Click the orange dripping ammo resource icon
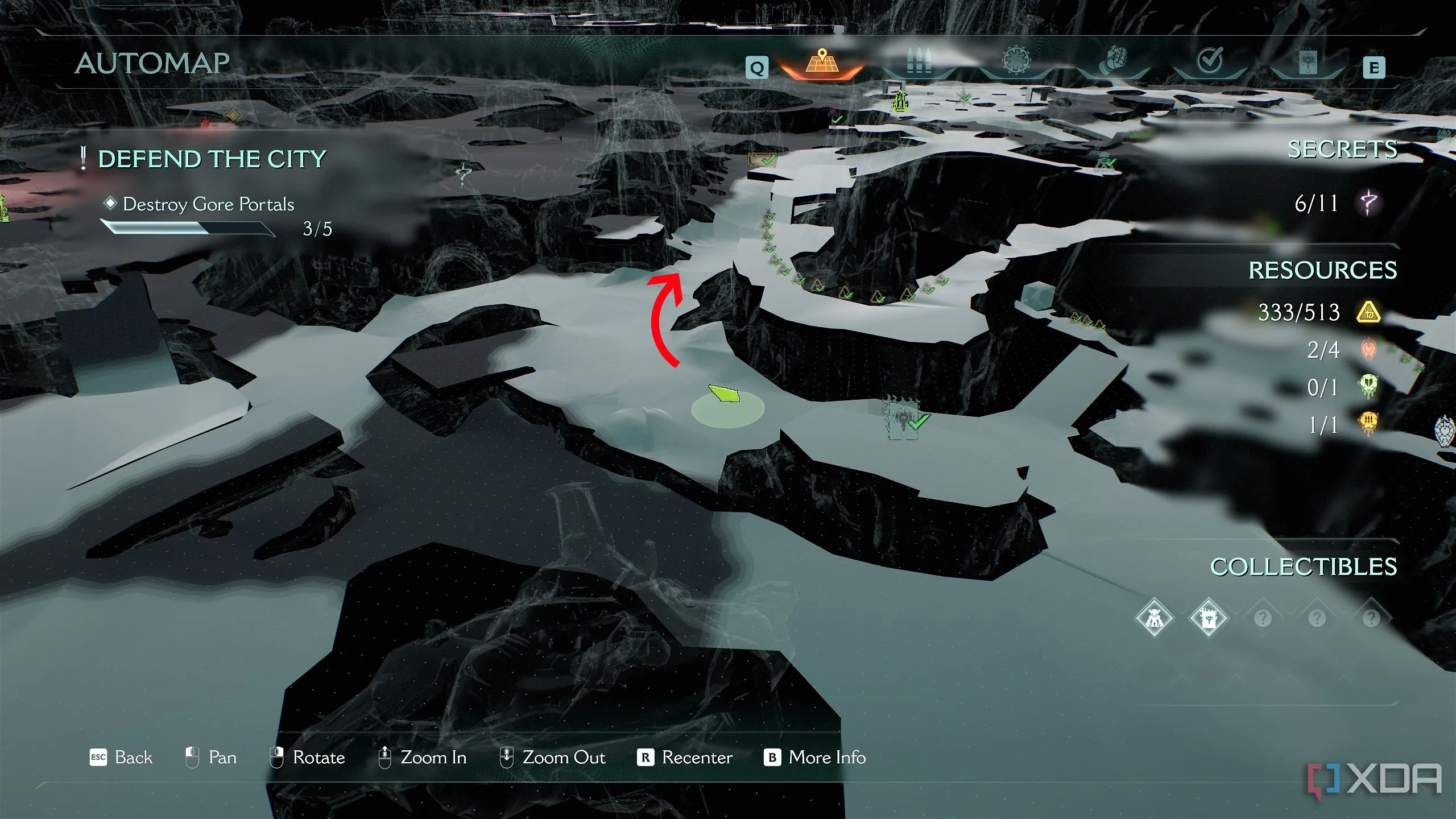This screenshot has height=819, width=1456. 1368,424
